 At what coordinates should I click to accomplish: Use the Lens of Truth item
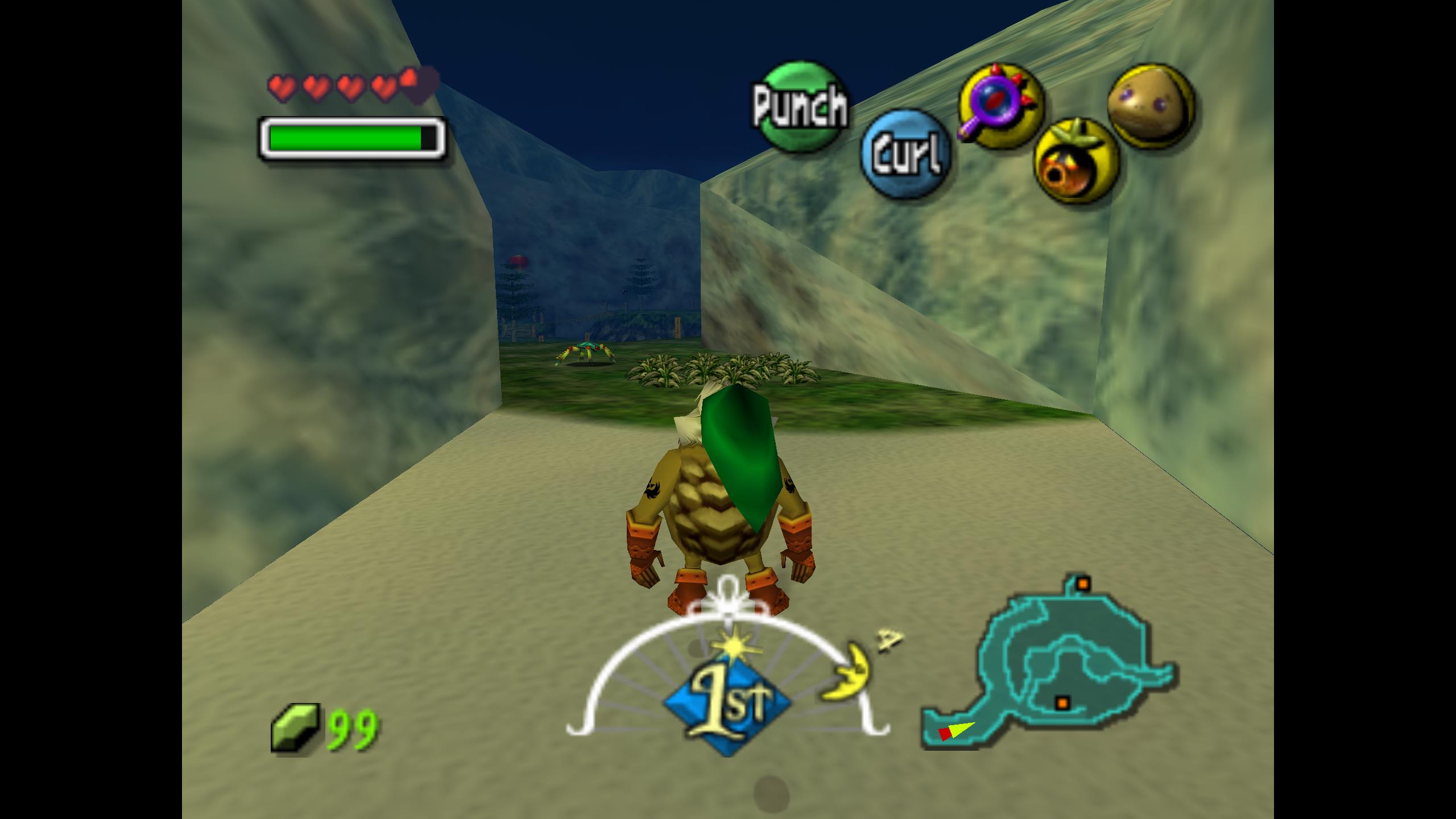point(1001,106)
